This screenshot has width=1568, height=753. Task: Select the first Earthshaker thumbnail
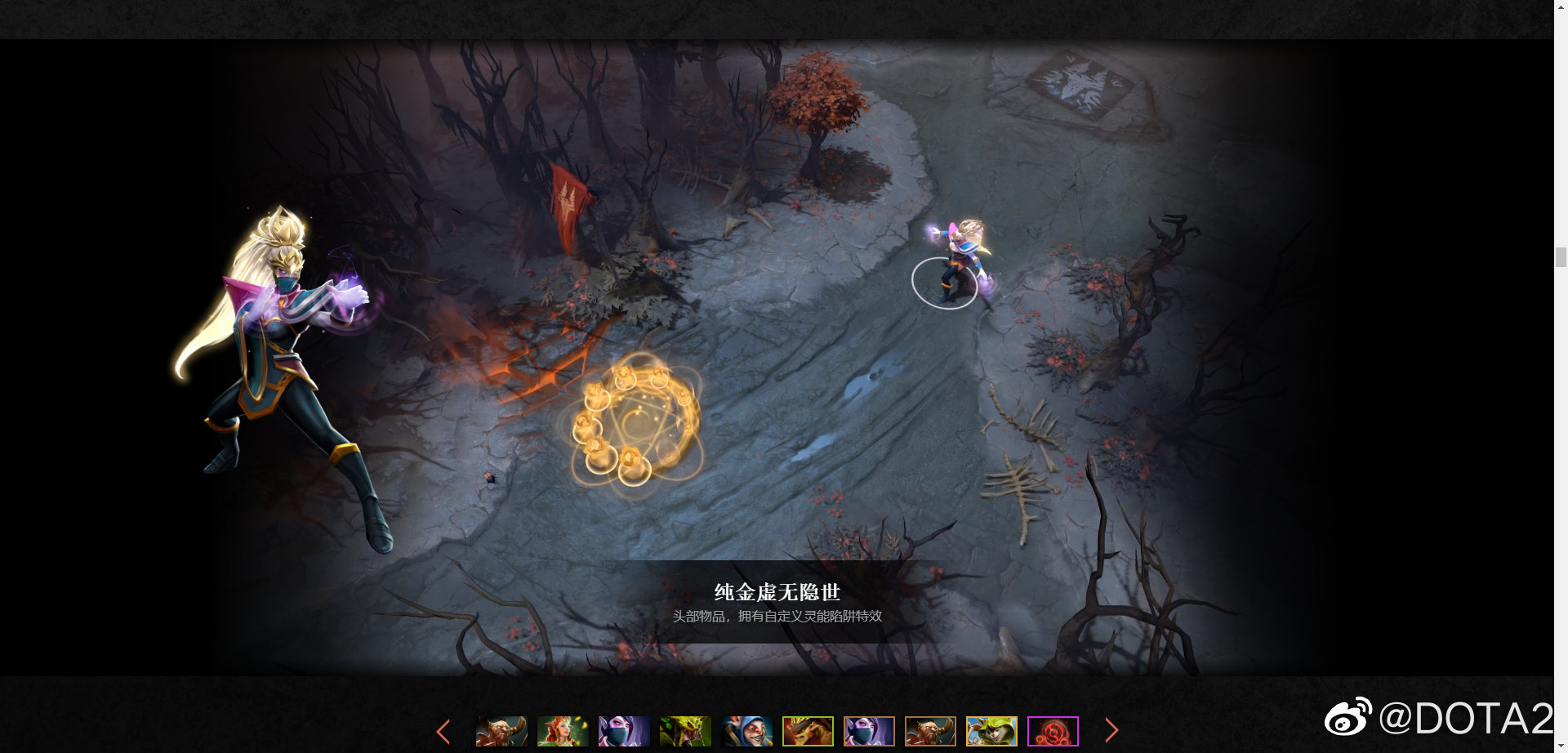pos(500,731)
